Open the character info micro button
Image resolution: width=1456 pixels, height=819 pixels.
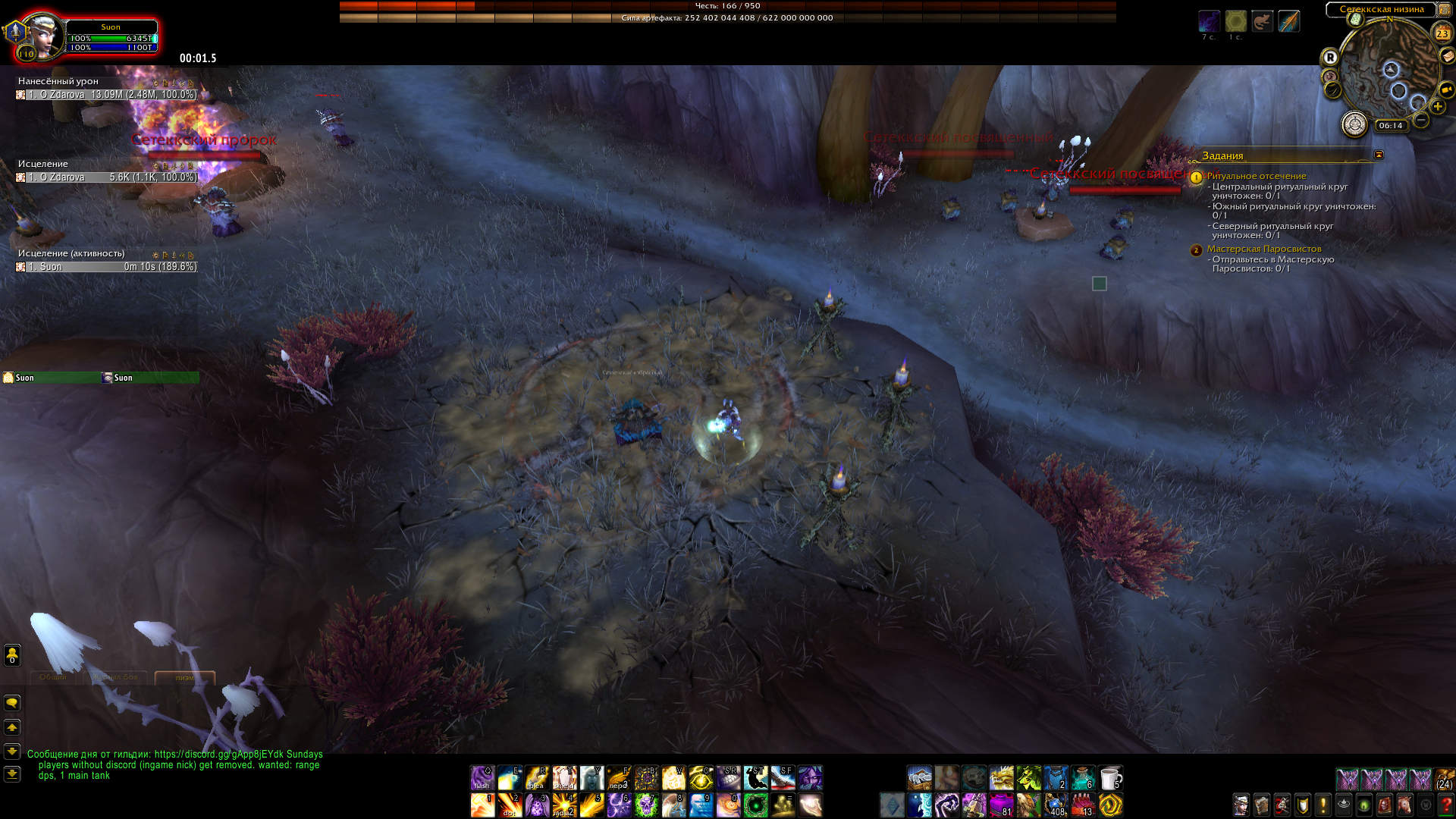click(x=1241, y=805)
